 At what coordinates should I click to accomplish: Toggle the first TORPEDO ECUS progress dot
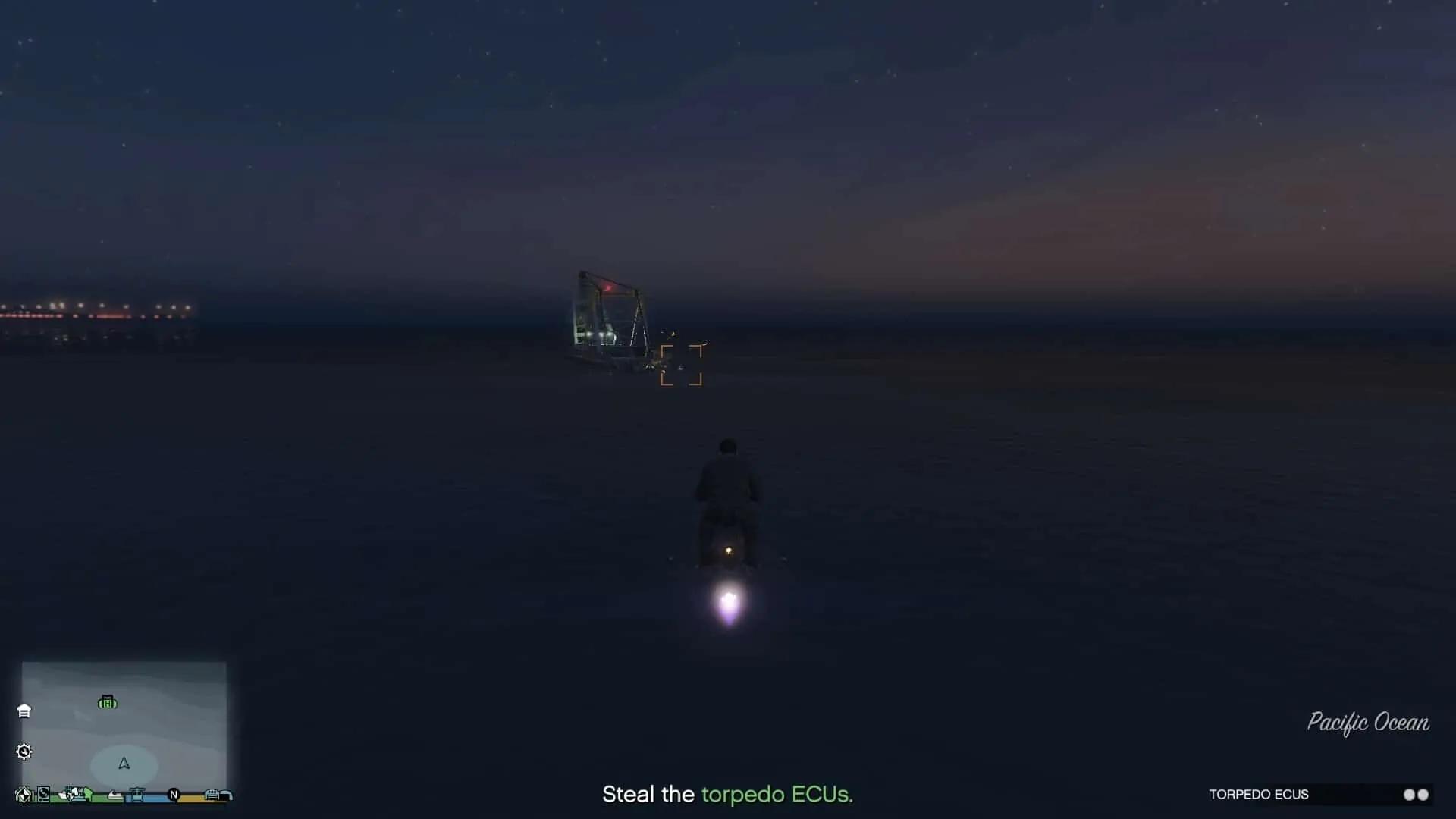[x=1407, y=795]
